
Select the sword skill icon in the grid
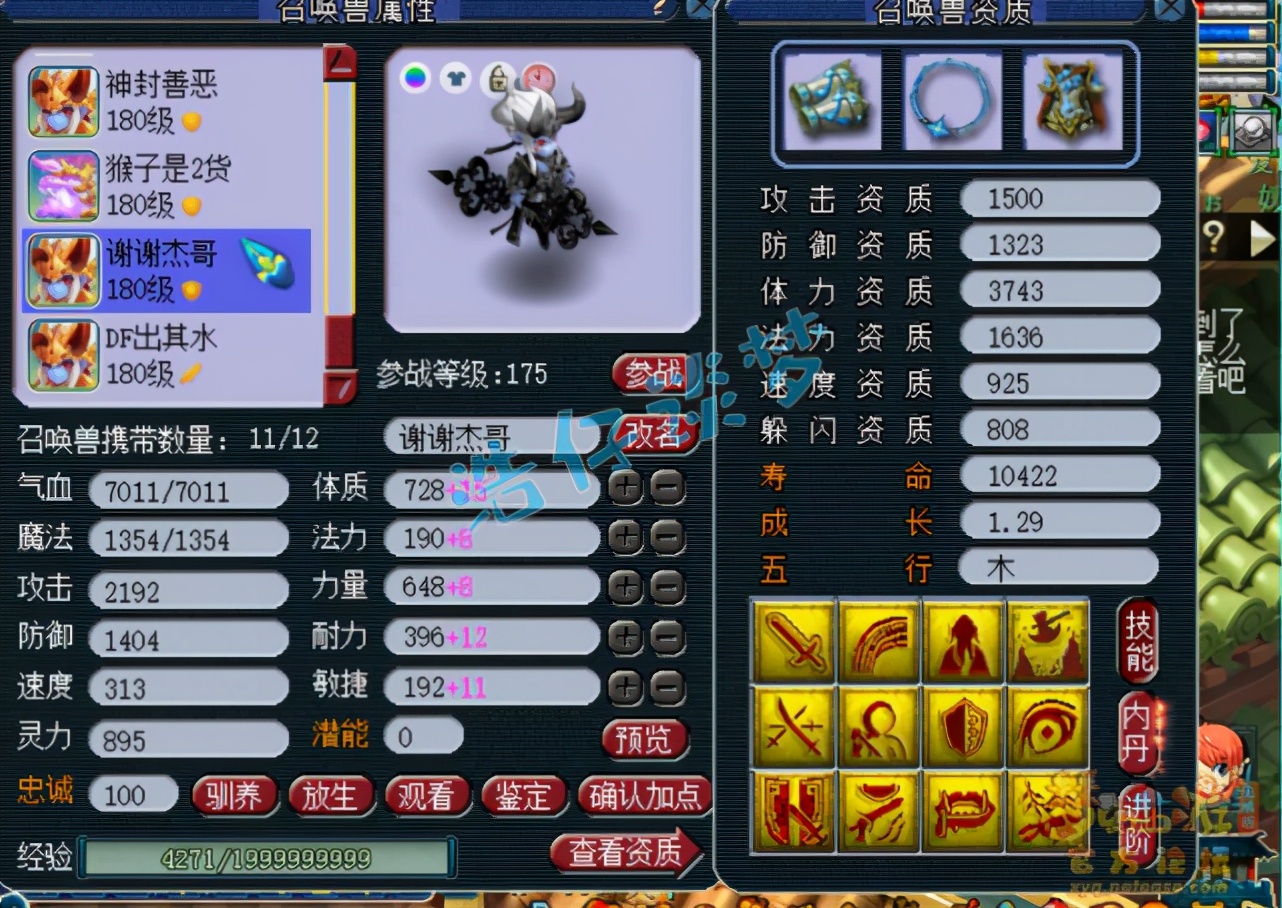tap(793, 640)
